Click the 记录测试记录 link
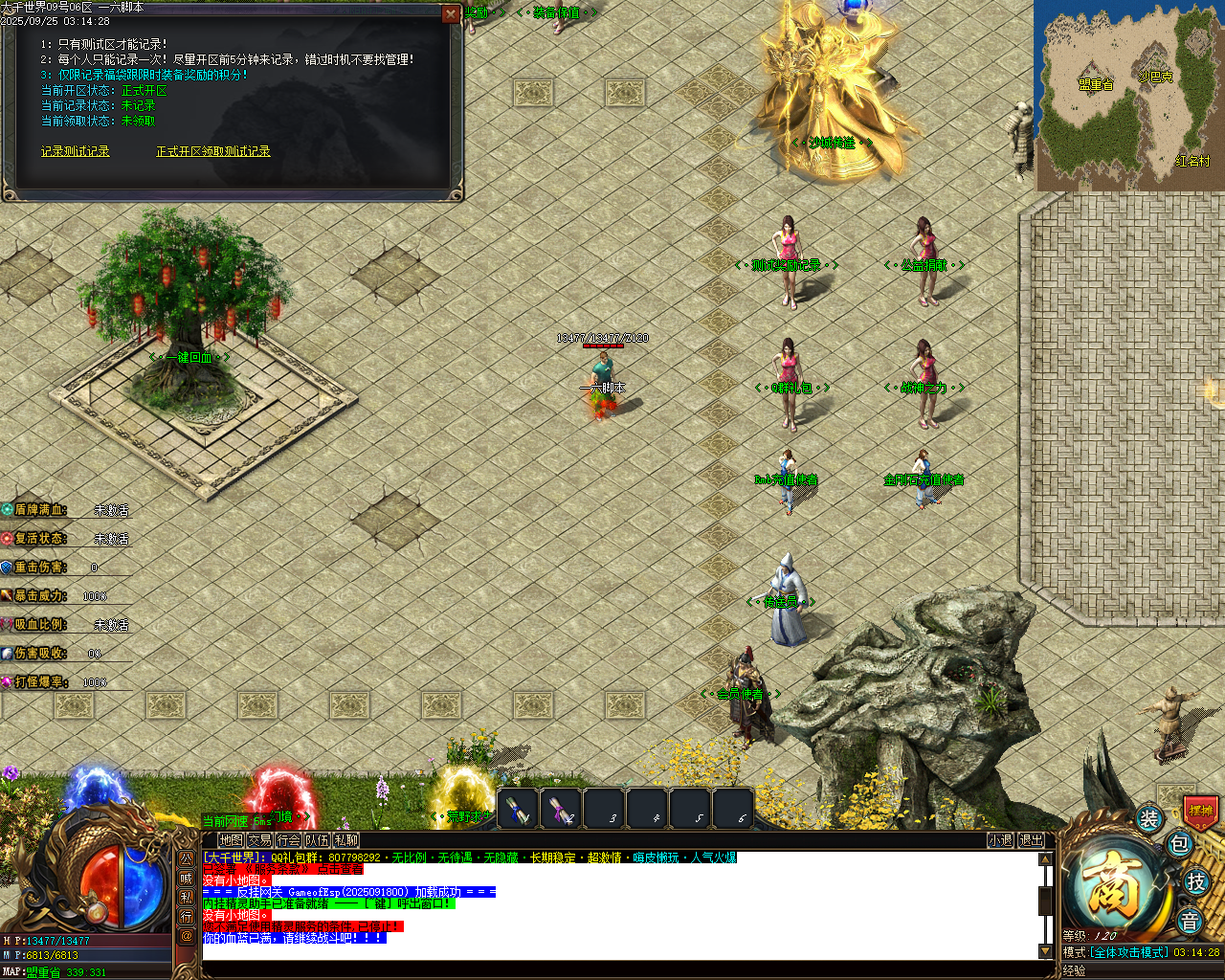This screenshot has width=1225, height=980. (x=74, y=150)
